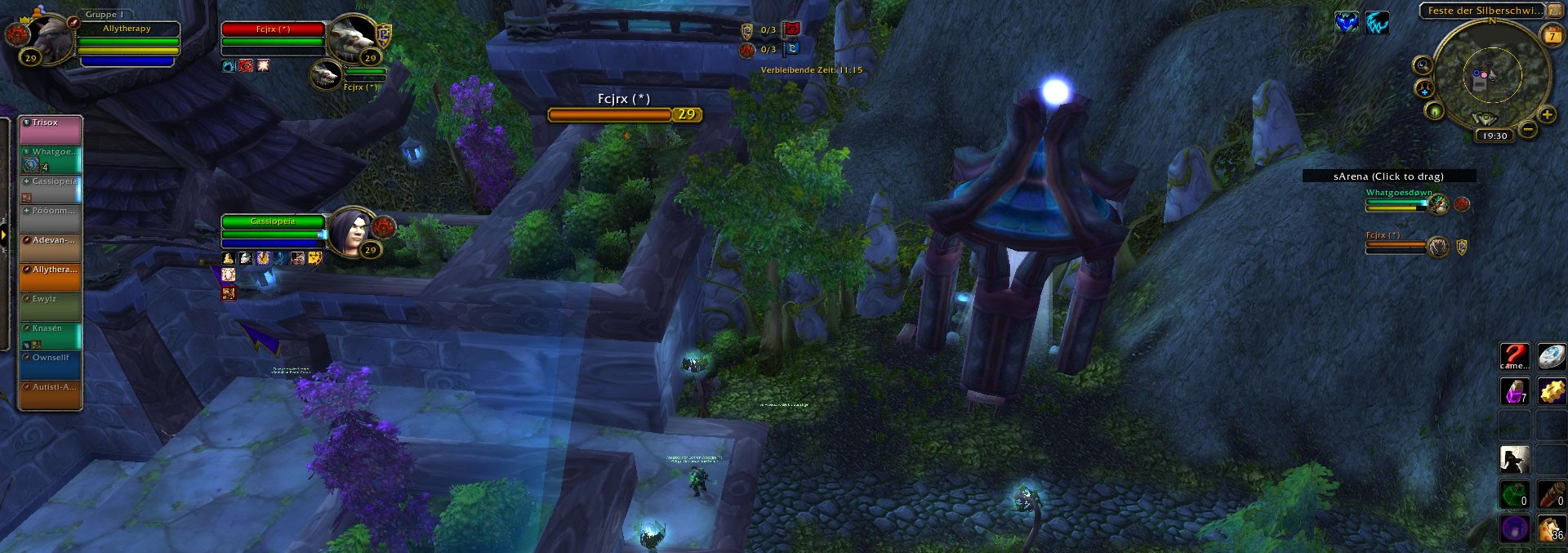Activate the hearthstone slot

coord(1551,357)
